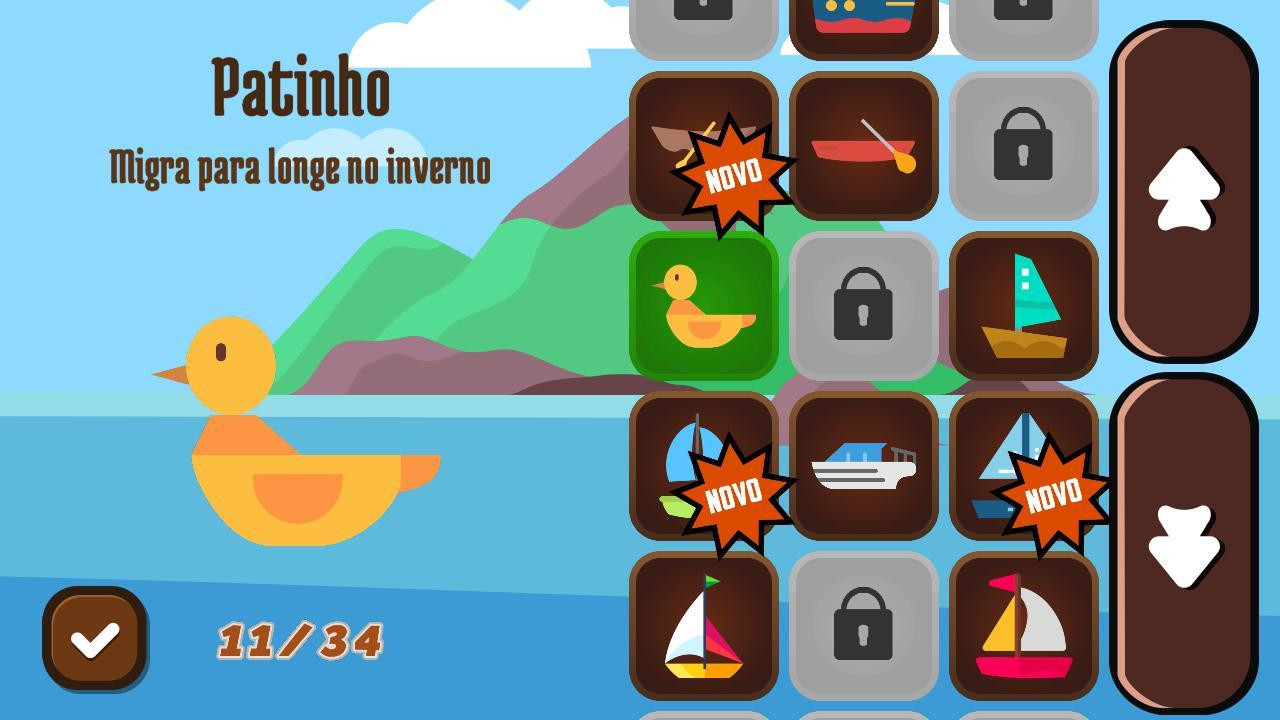Click the Patinho title text
This screenshot has width=1280, height=720.
pyautogui.click(x=300, y=85)
